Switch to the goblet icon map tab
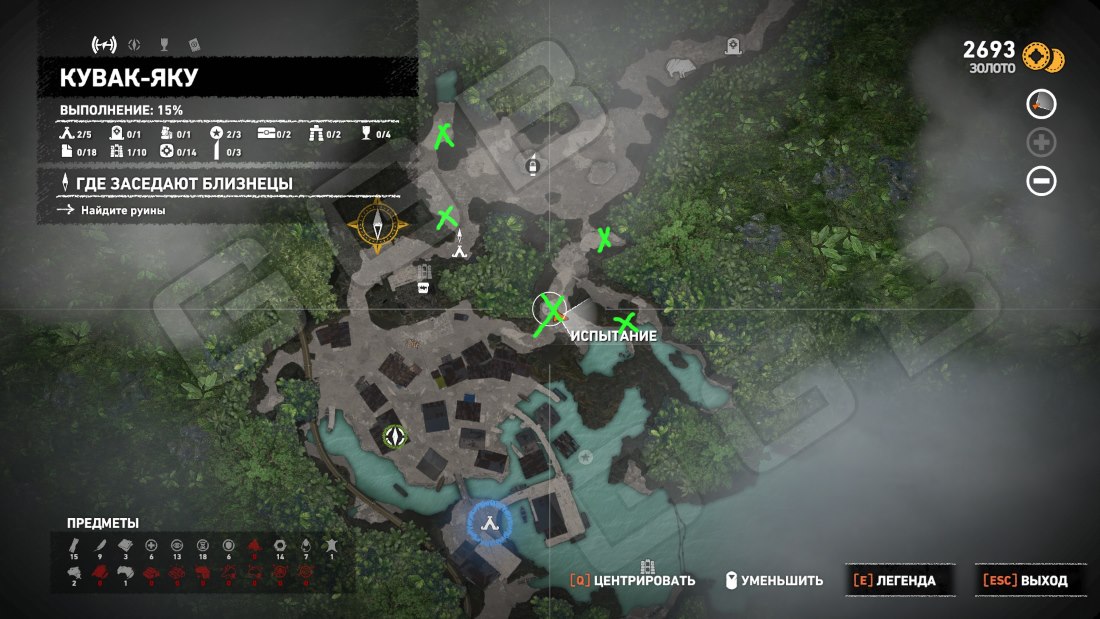This screenshot has width=1100, height=619. 163,44
